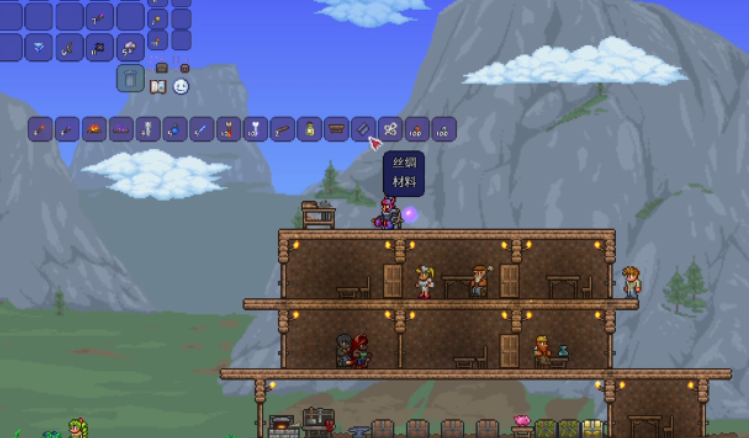Select the glowing mushroom inventory slot
The width and height of the screenshot is (749, 438).
click(131, 47)
